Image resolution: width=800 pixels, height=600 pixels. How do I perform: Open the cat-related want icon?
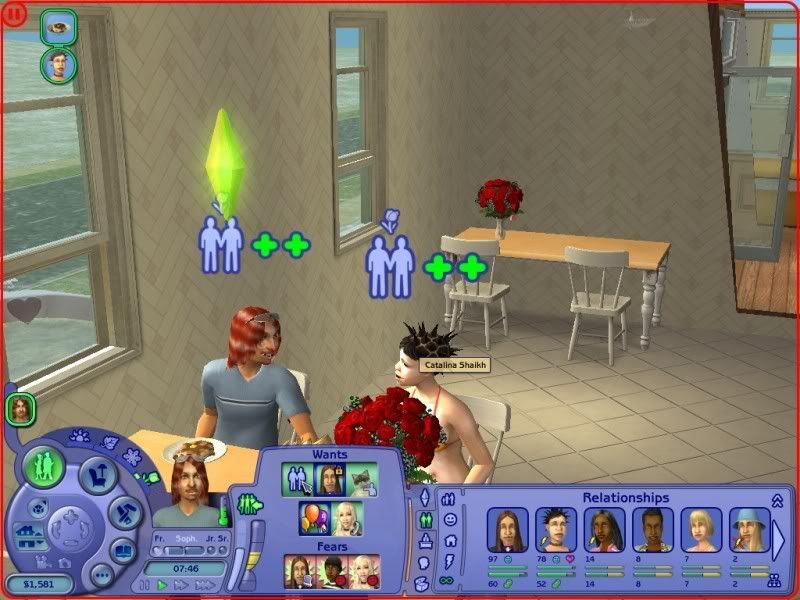362,480
